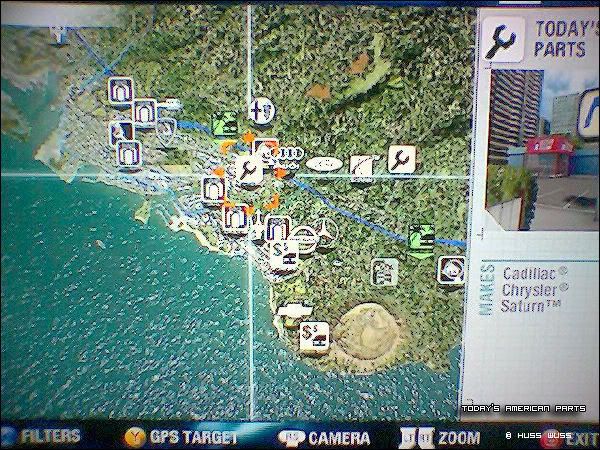Select the wrench marker right of Ford logo
Viewport: 600px width, 450px height.
point(400,160)
